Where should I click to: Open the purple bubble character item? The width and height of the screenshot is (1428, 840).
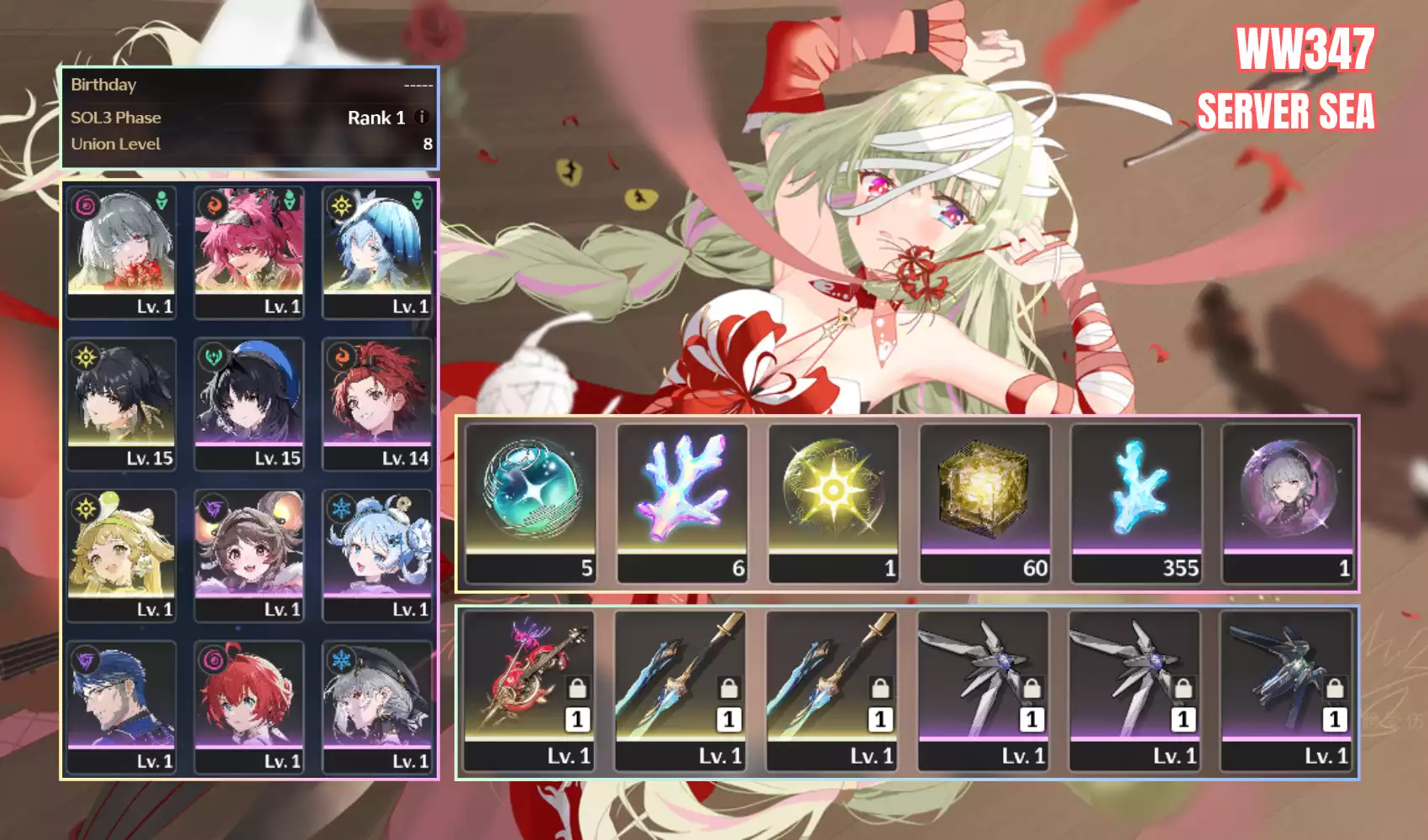1288,501
